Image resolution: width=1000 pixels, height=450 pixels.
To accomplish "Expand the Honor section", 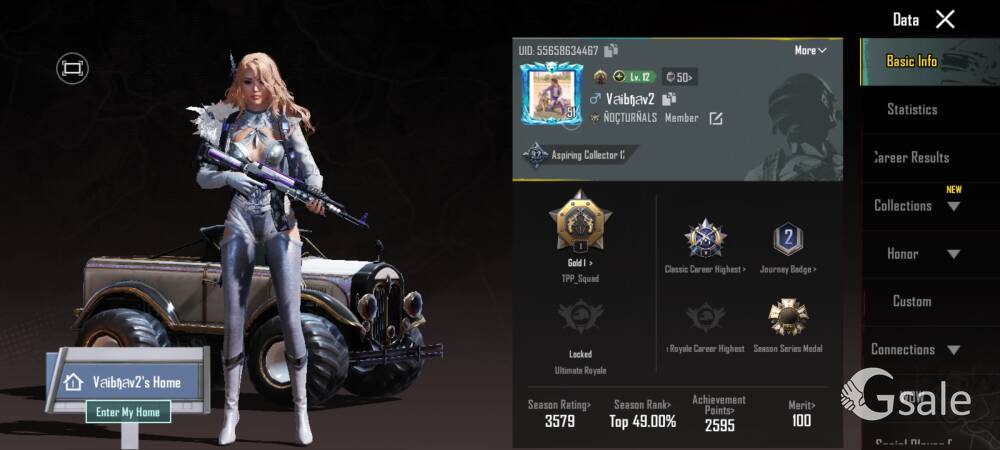I will [x=916, y=253].
